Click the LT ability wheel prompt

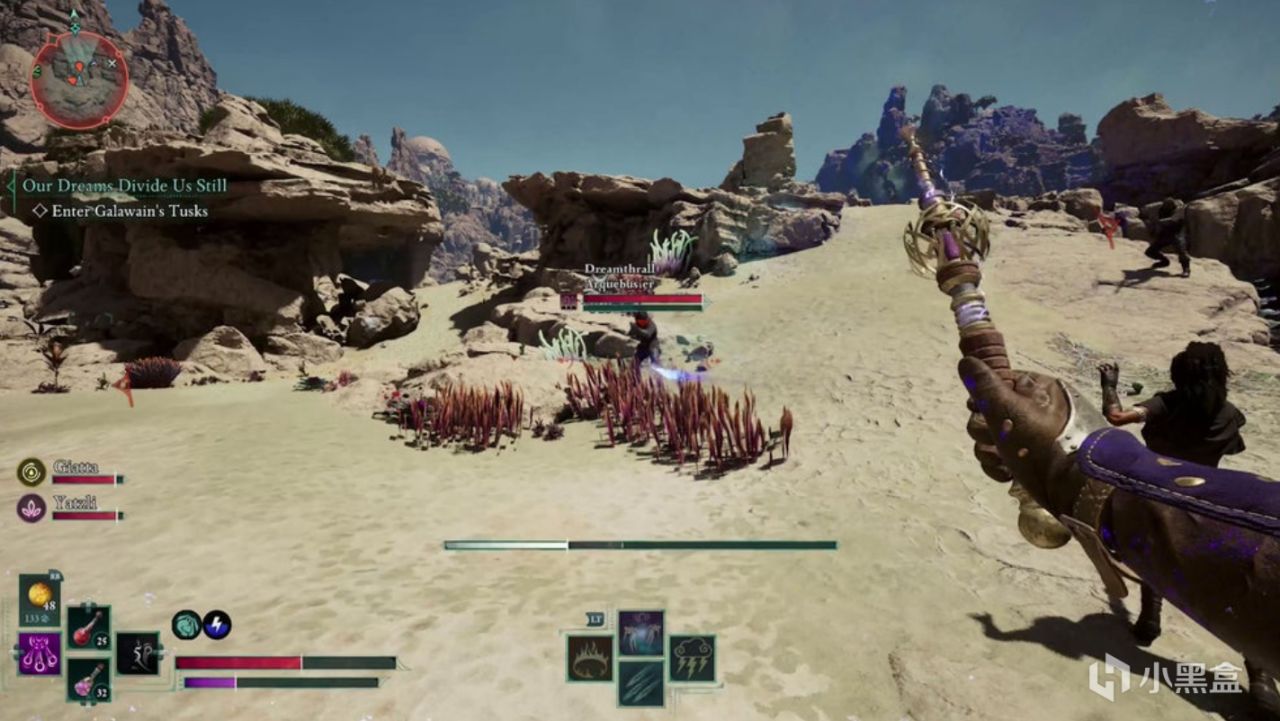tap(596, 619)
